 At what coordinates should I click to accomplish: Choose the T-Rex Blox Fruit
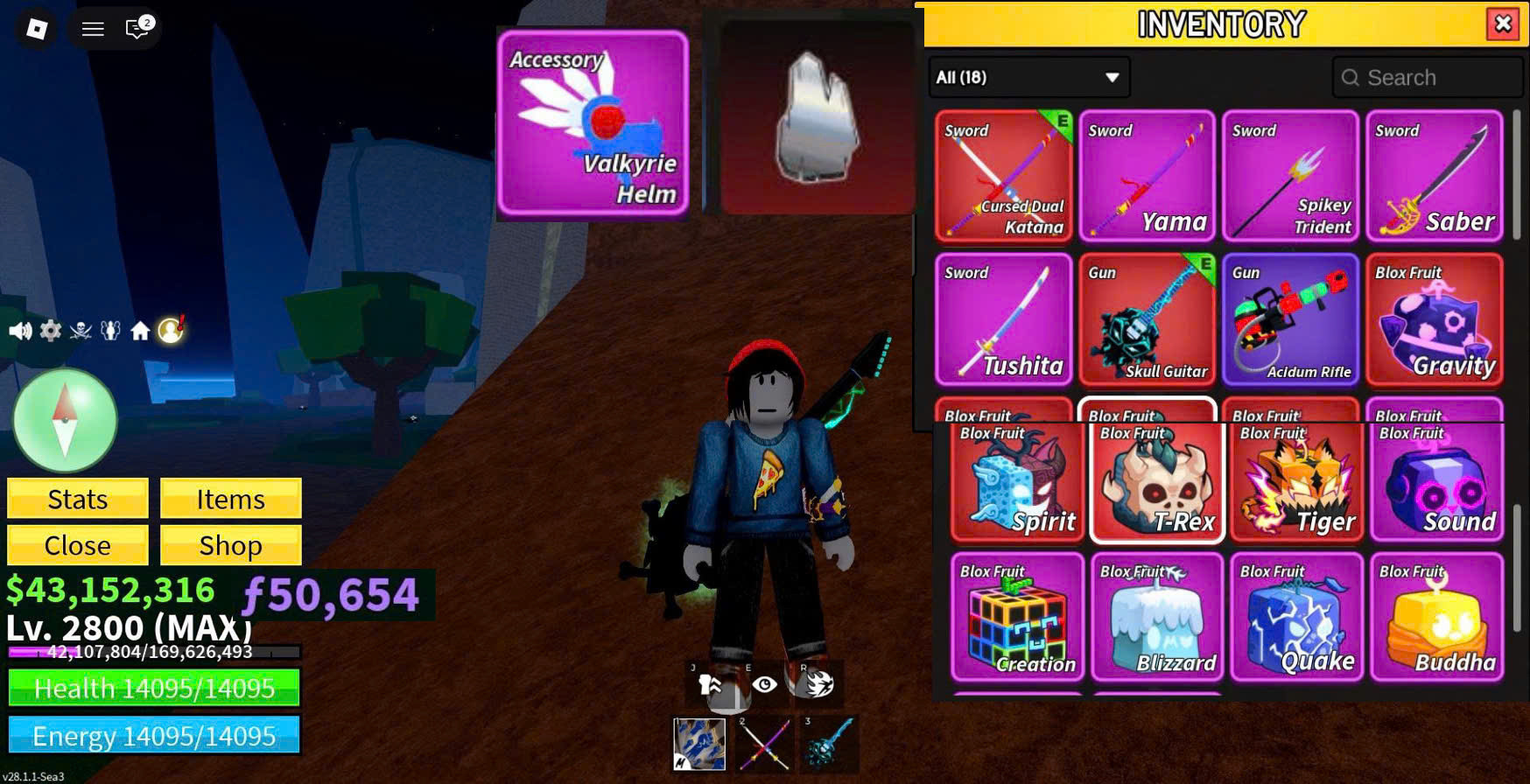click(1156, 481)
